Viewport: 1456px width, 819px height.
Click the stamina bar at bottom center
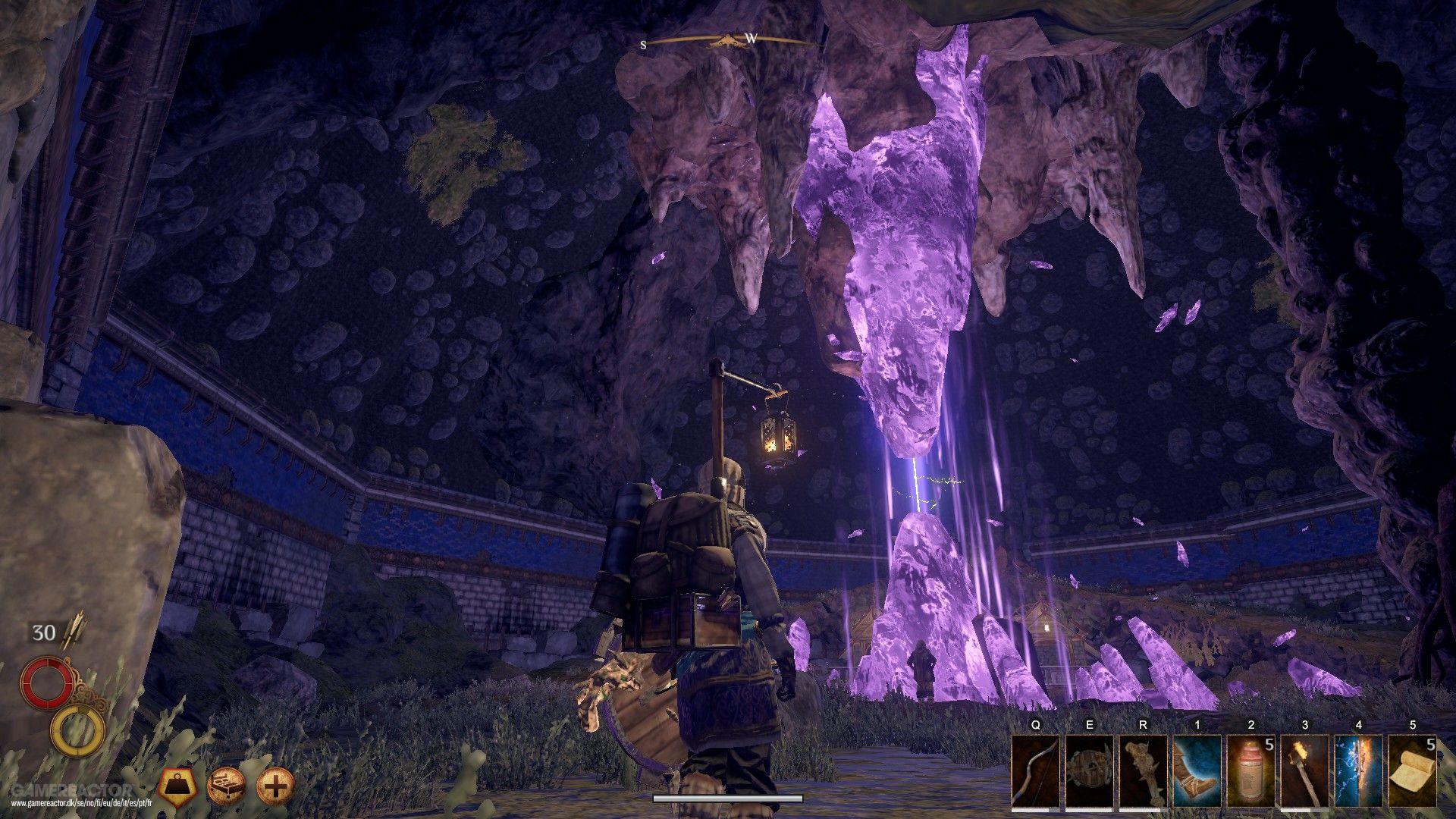coord(726,798)
